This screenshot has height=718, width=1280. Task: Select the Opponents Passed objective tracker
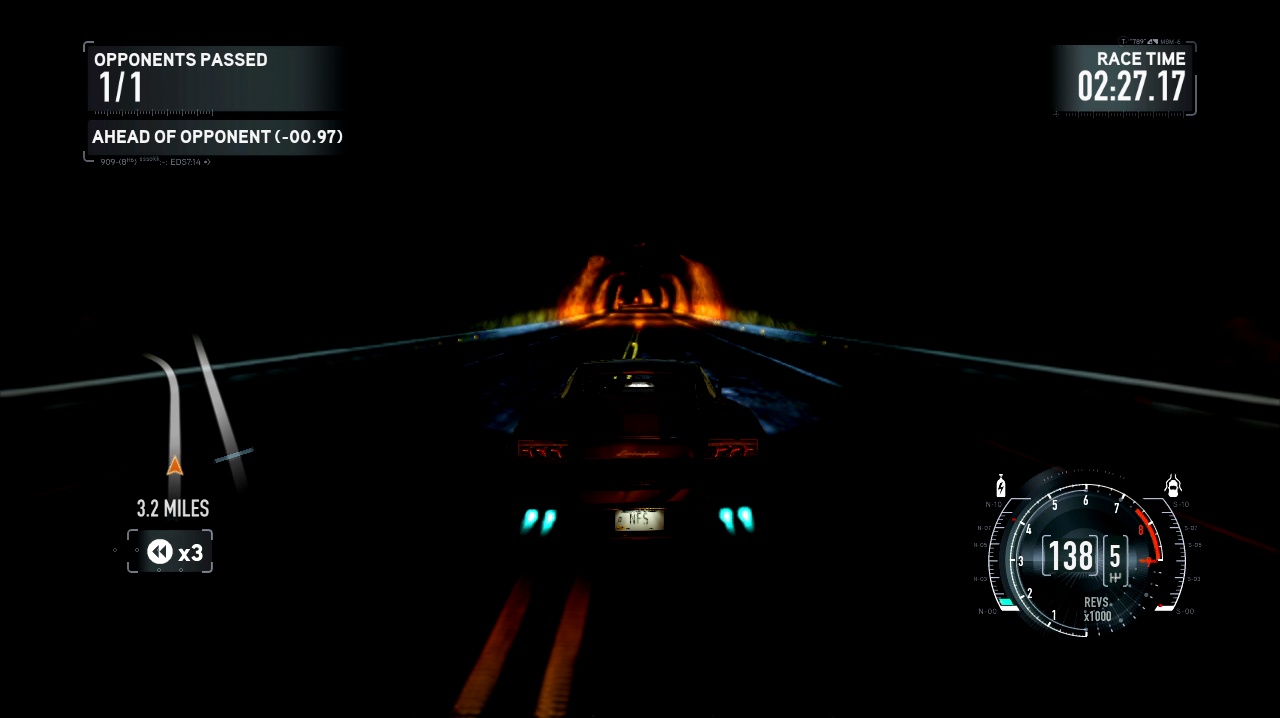click(214, 78)
